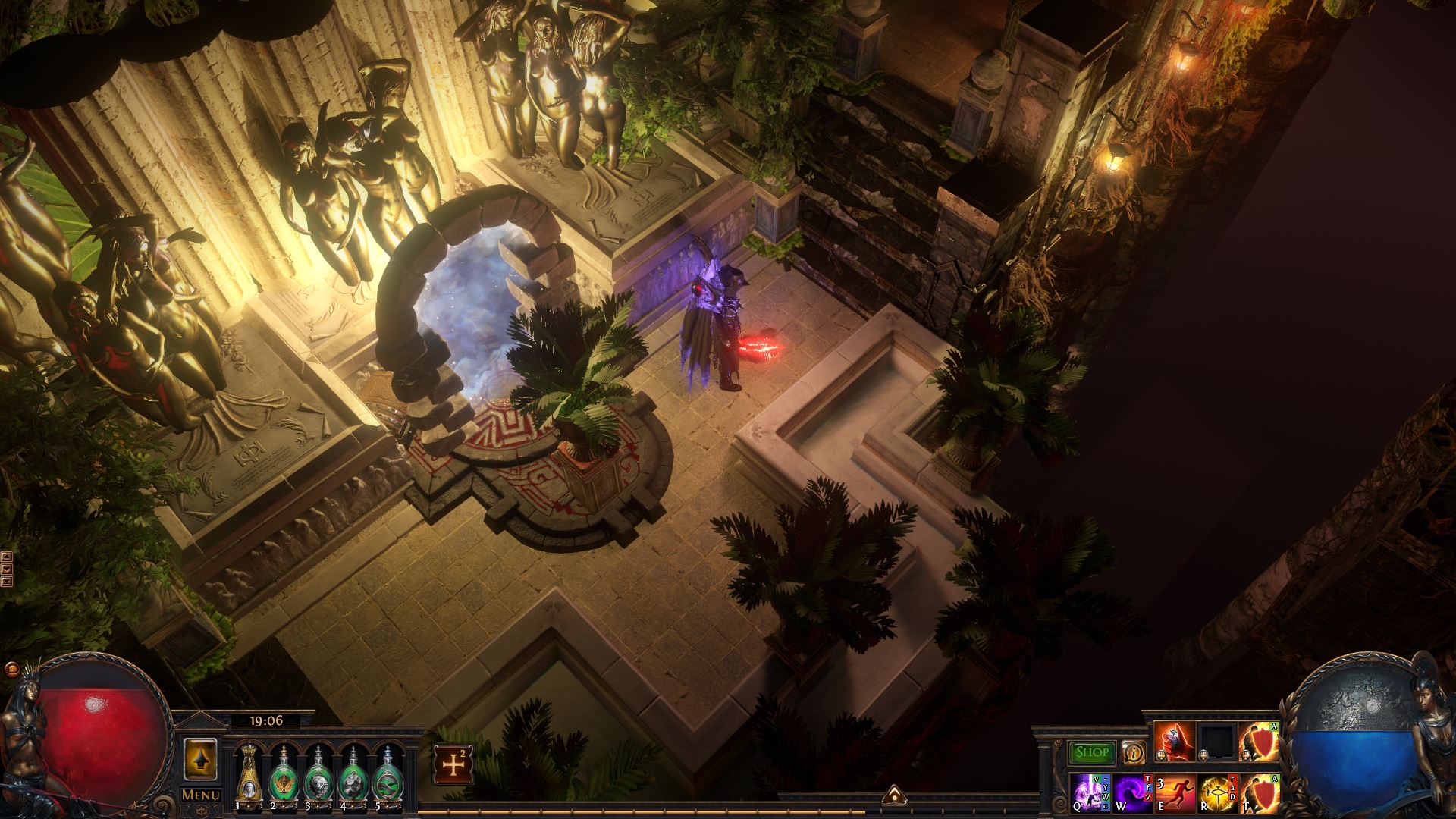Select the red hand skill icon

tap(1175, 742)
